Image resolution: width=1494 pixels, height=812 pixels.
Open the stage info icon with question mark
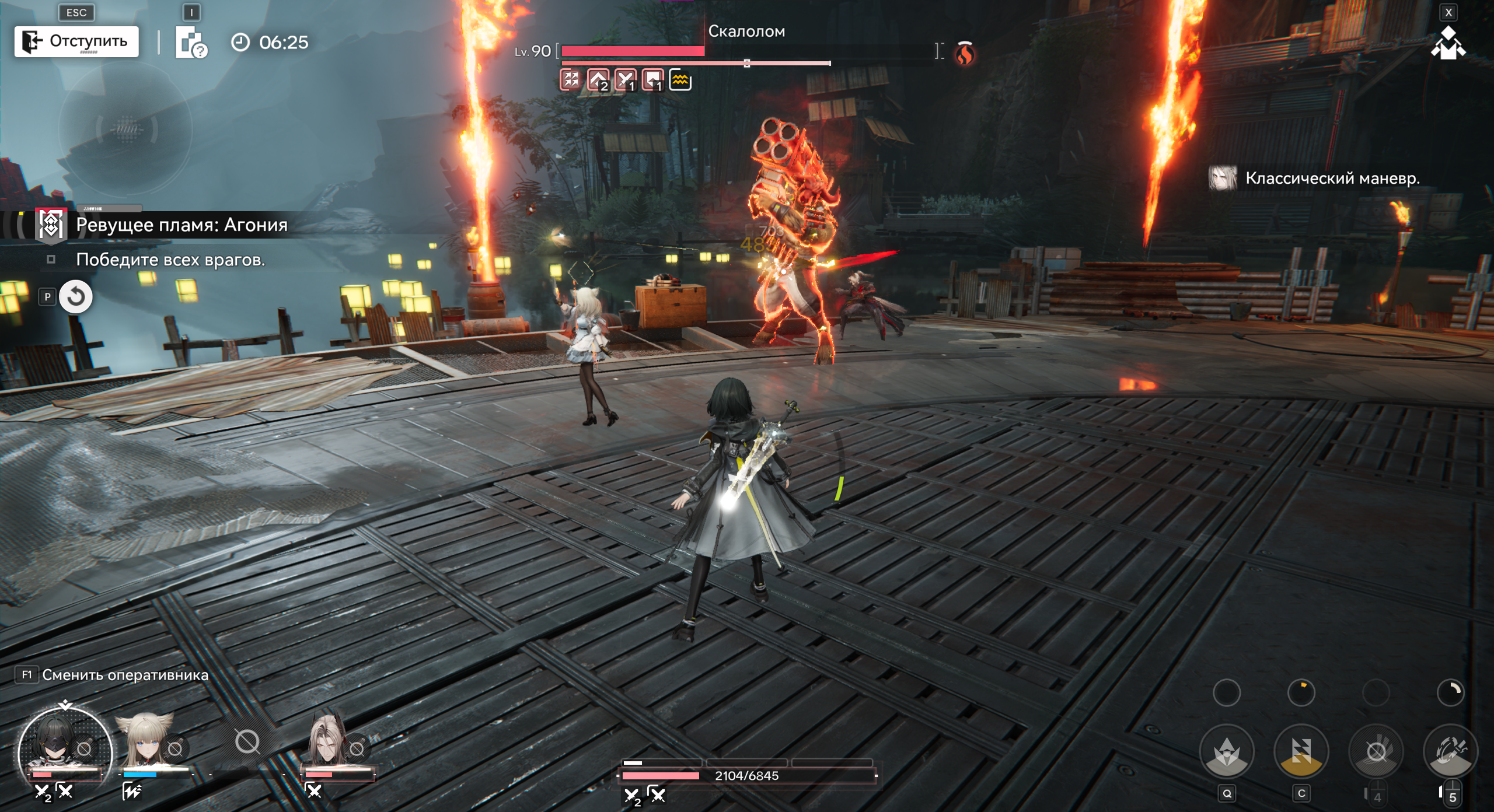tap(191, 43)
